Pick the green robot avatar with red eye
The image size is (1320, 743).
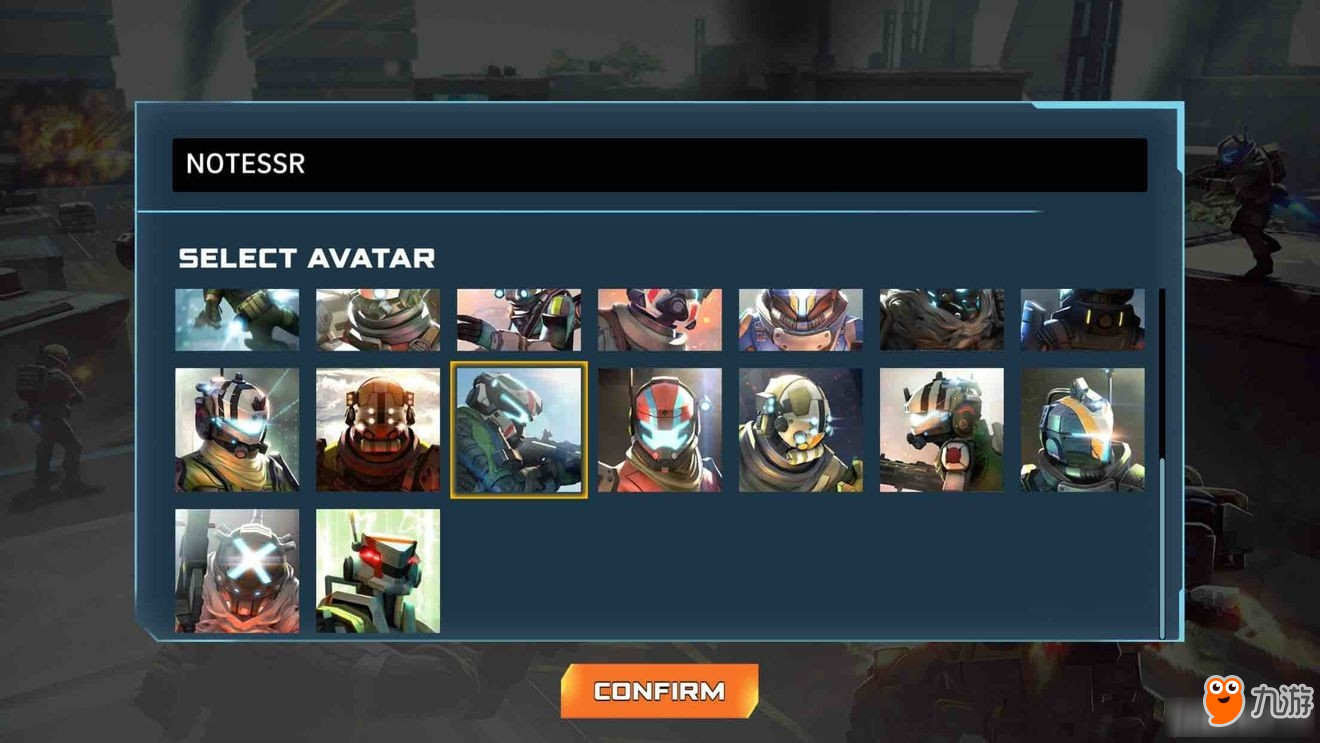click(x=378, y=571)
